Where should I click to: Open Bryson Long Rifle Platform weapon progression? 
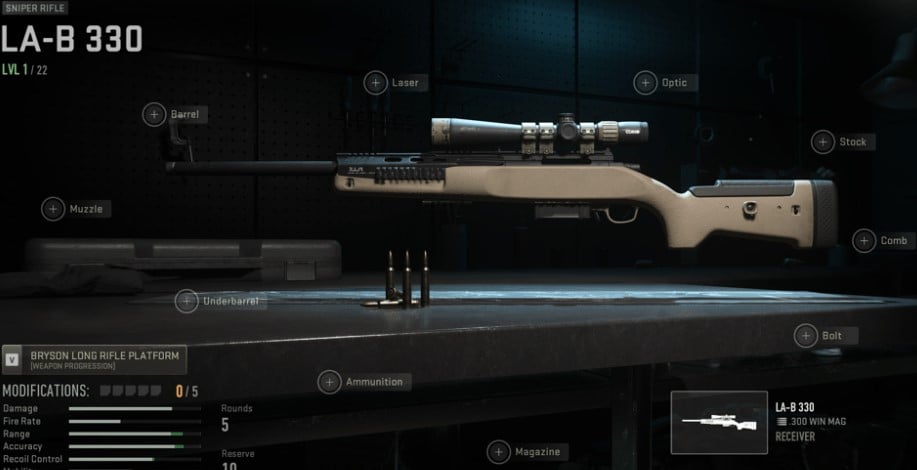(94, 359)
